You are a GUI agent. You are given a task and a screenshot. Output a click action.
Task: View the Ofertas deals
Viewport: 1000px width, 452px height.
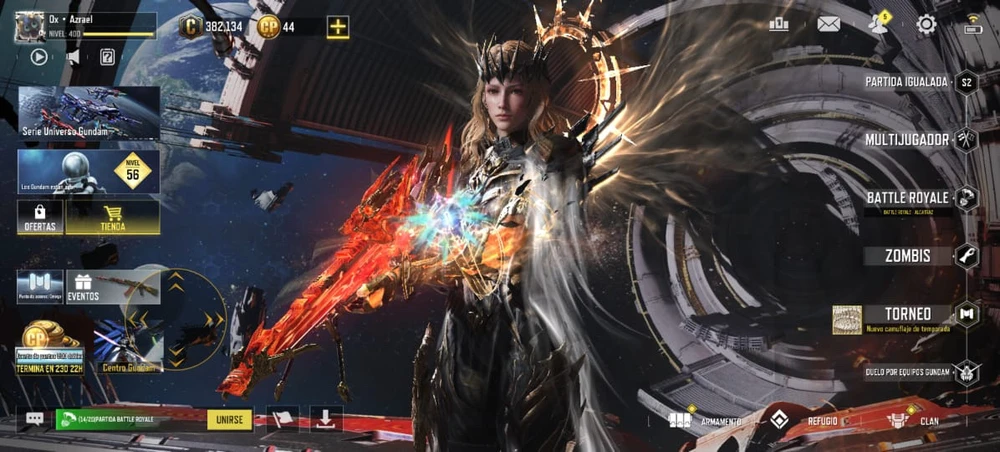coord(40,217)
